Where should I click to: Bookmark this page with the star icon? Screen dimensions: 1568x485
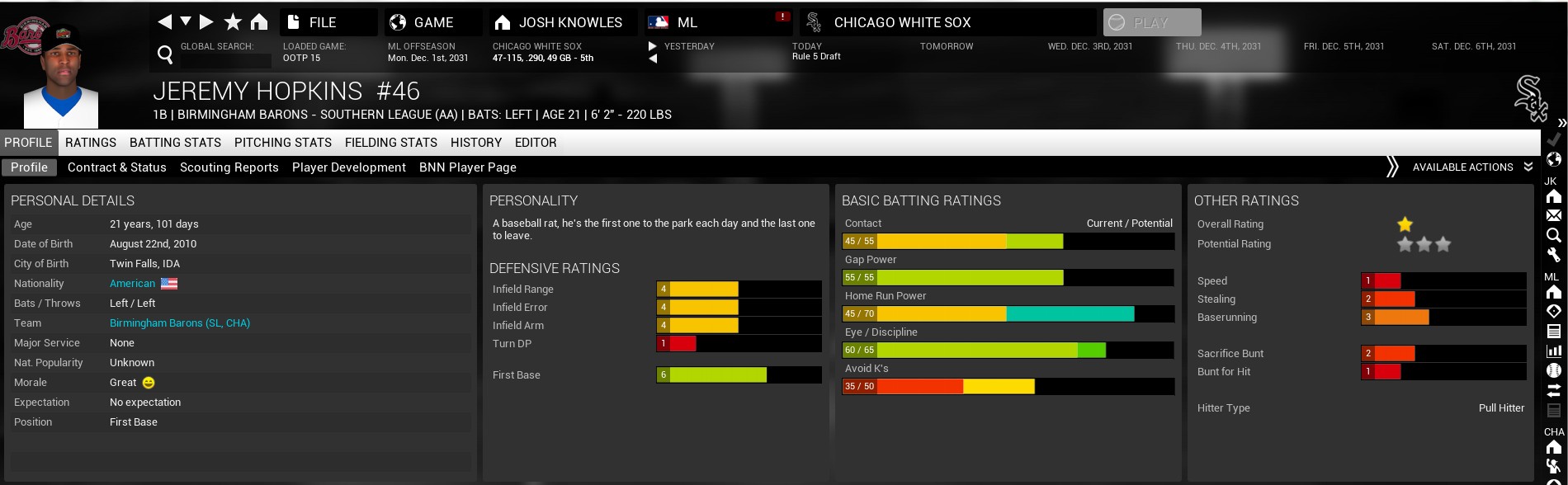tap(234, 21)
